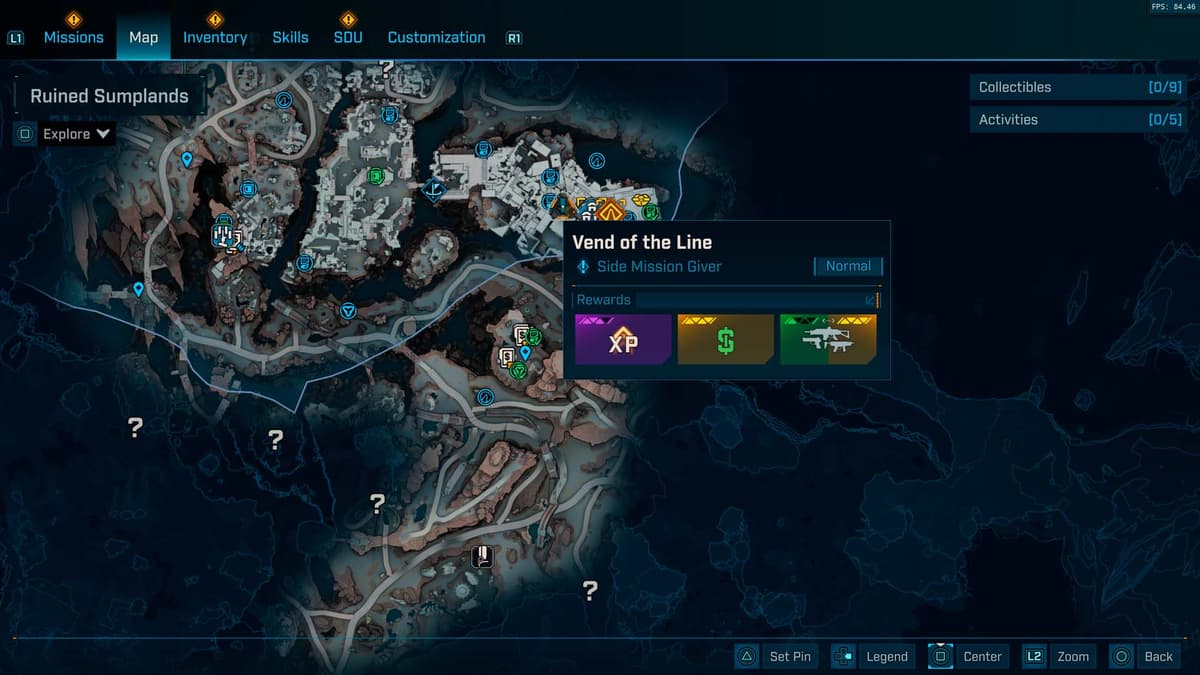Click the Set Pin button

click(x=778, y=656)
